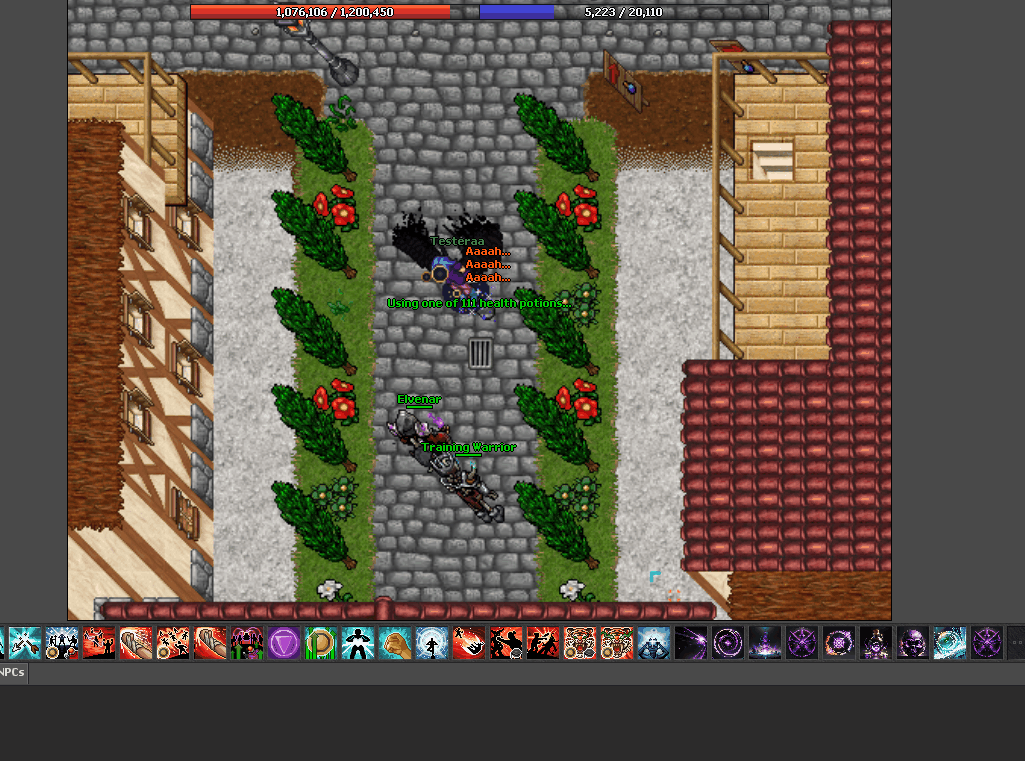Use the clenched fist ability
1025x761 pixels.
(395, 643)
